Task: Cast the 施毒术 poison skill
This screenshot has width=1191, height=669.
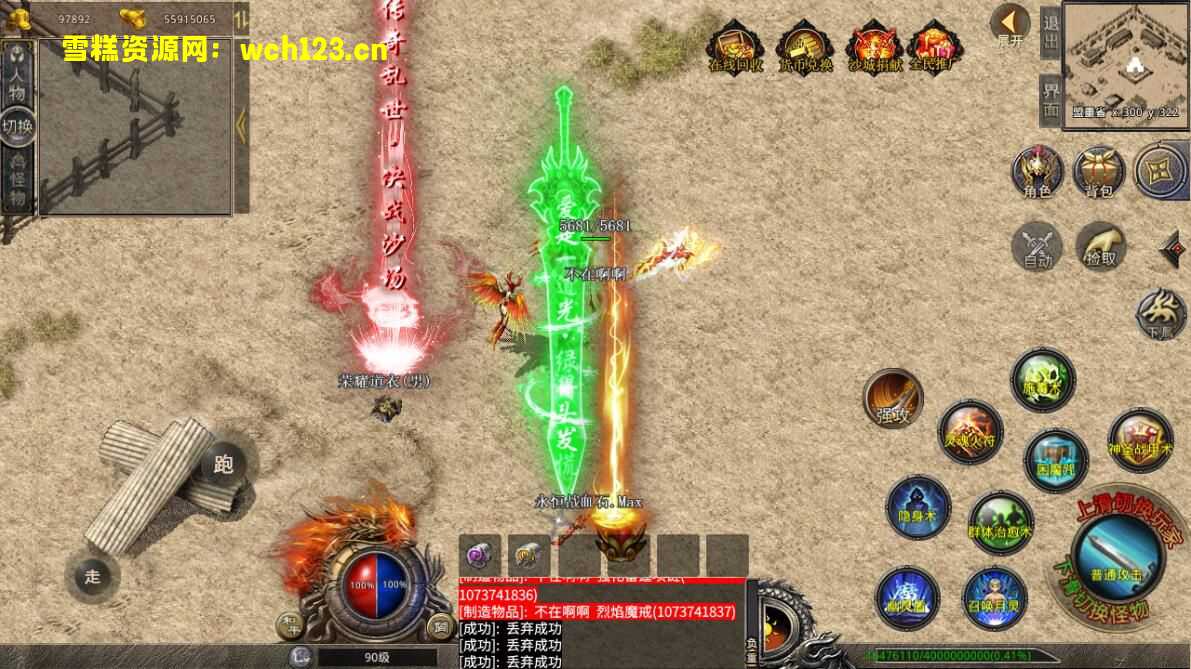Action: click(1043, 380)
